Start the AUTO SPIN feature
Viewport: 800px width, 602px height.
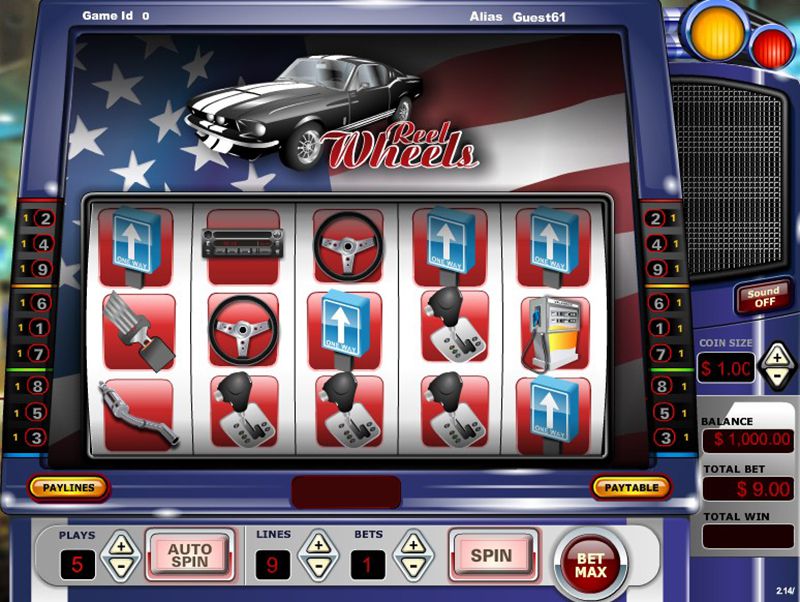click(189, 555)
